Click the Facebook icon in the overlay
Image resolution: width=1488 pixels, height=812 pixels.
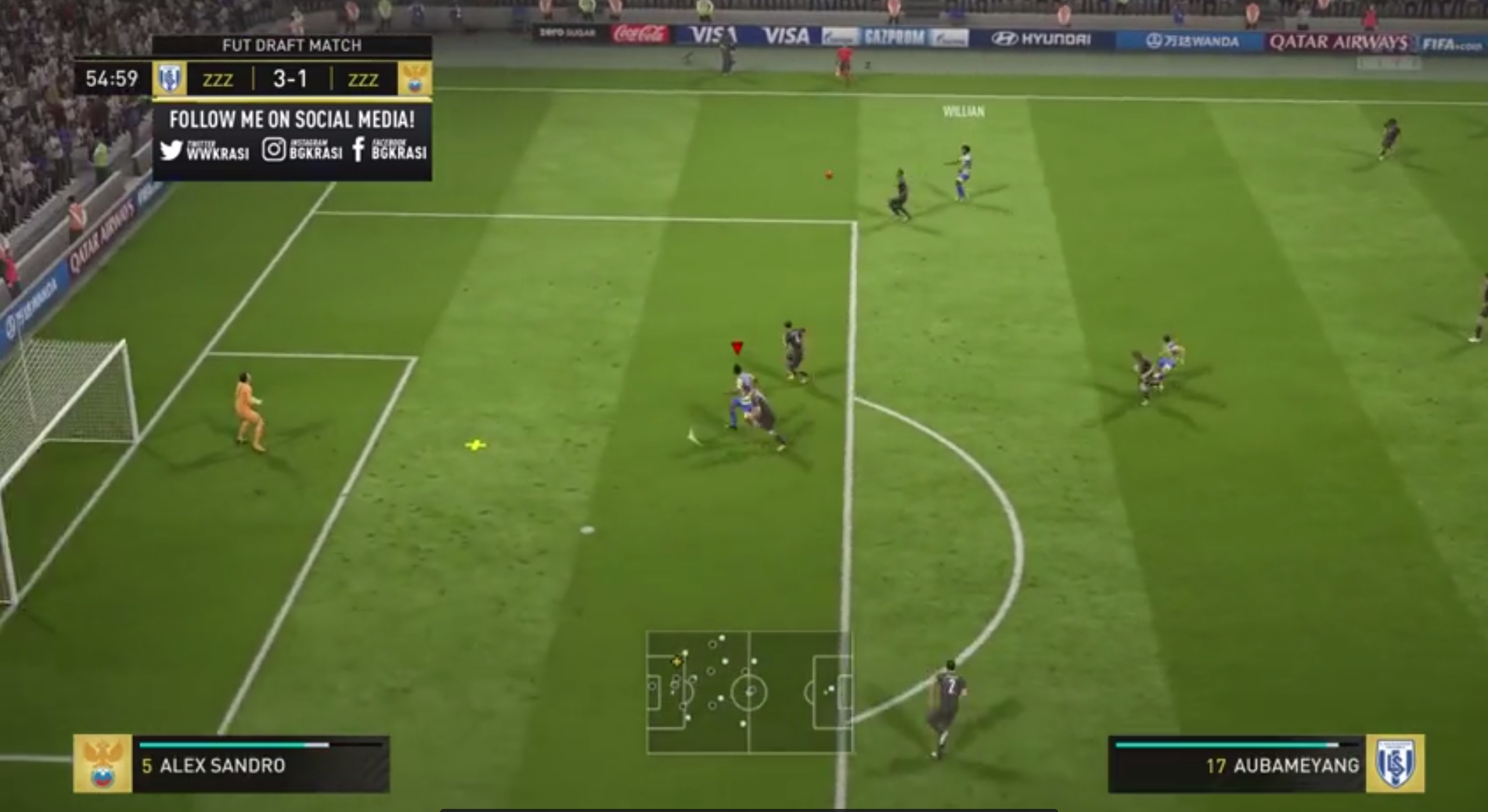click(358, 151)
